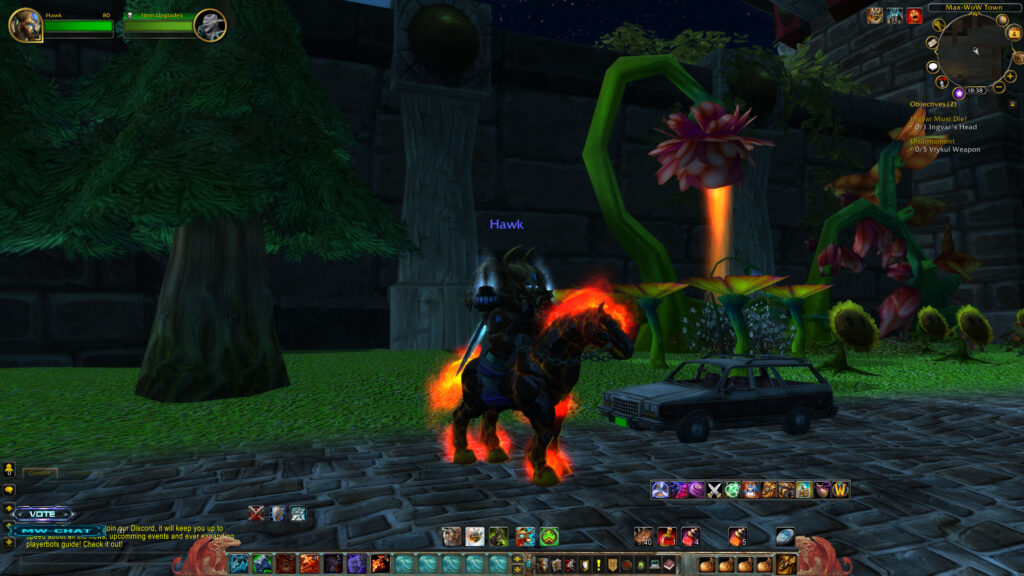Open the yellow exclamation quest log button

(x=598, y=565)
